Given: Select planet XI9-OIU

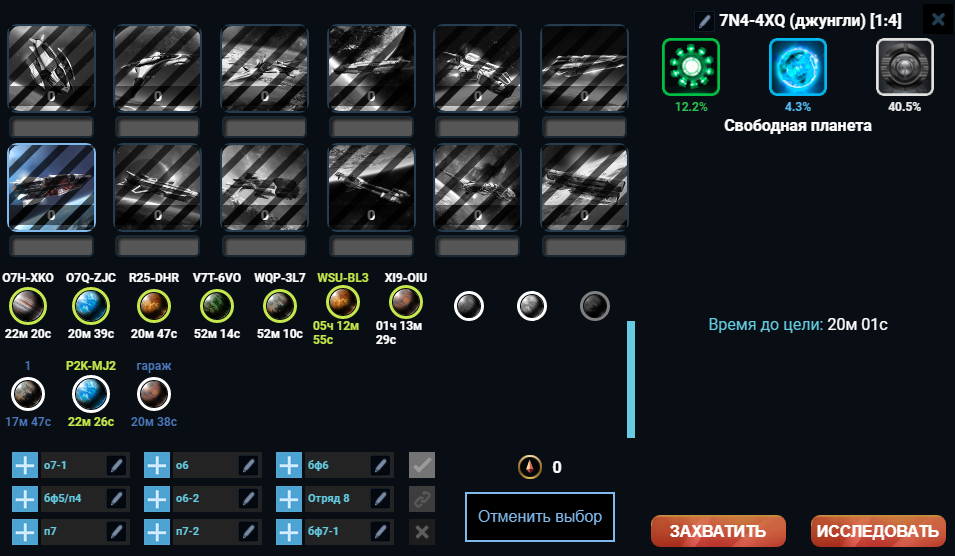Looking at the screenshot, I should (405, 302).
